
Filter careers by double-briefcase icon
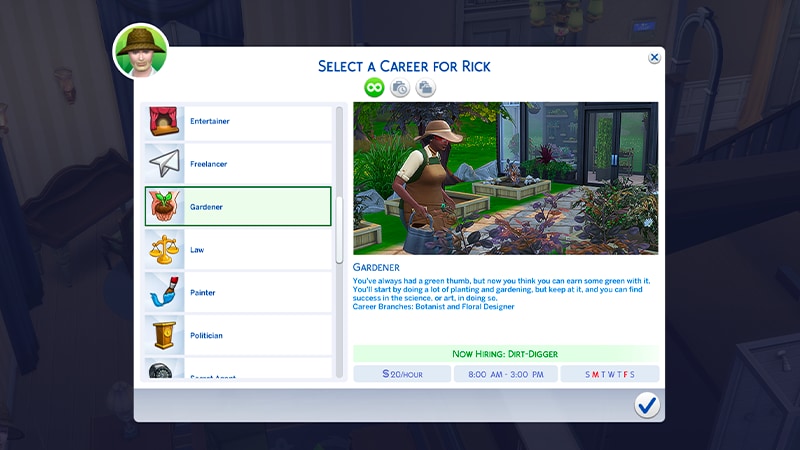(426, 88)
